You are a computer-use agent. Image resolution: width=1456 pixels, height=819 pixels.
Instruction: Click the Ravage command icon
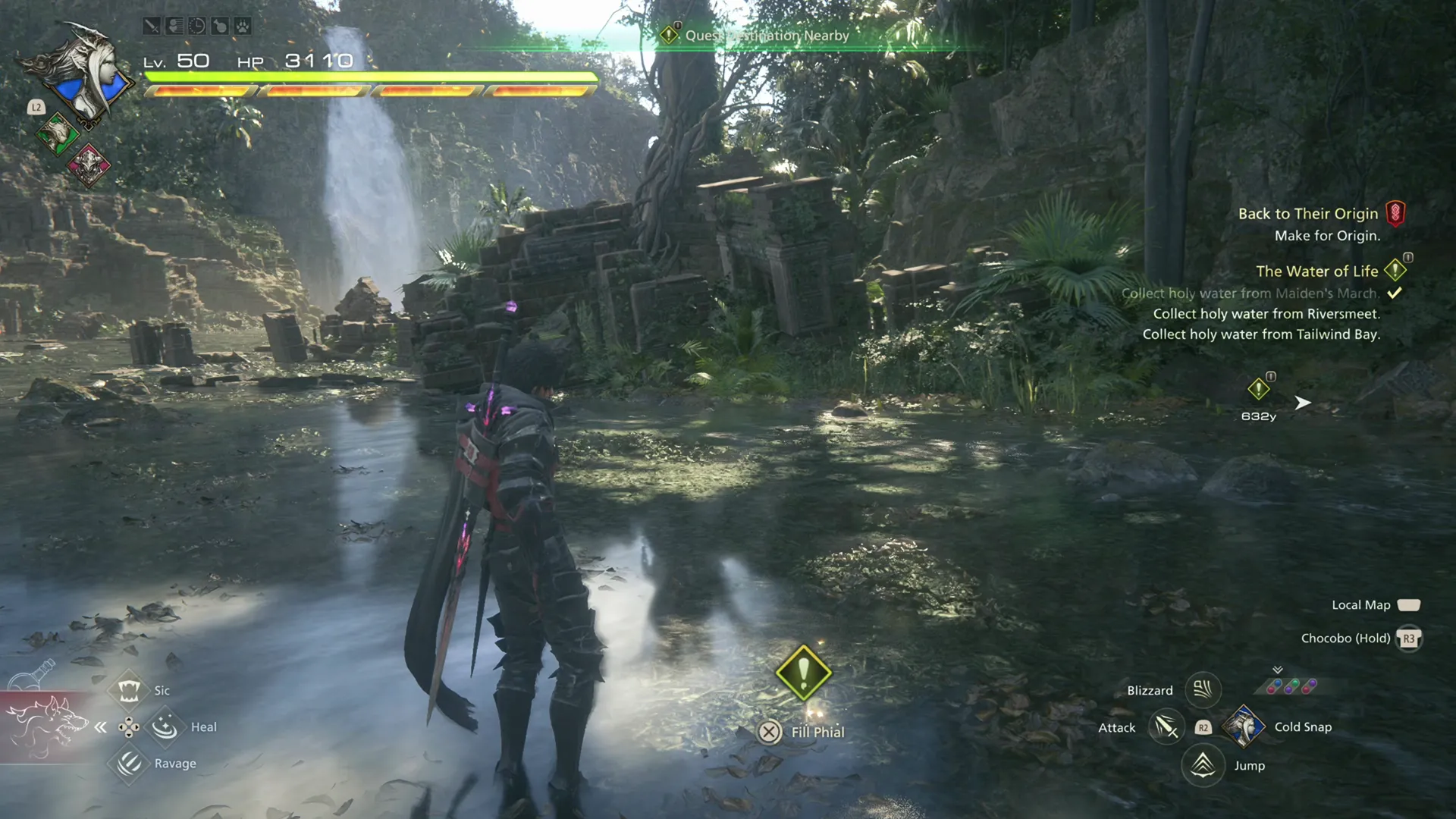(x=129, y=763)
